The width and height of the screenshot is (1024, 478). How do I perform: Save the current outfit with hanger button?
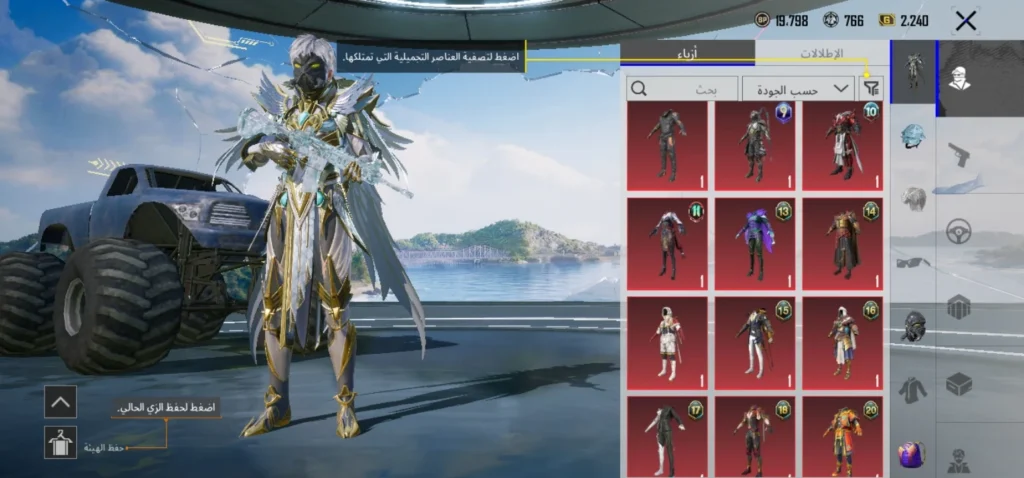tap(60, 442)
